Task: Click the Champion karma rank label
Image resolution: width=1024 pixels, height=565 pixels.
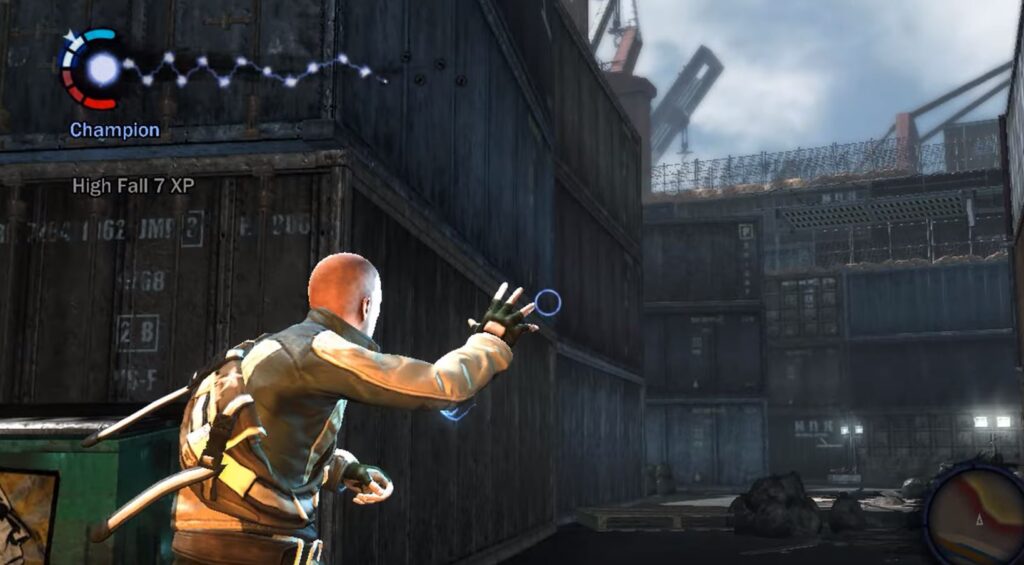Action: pyautogui.click(x=114, y=130)
